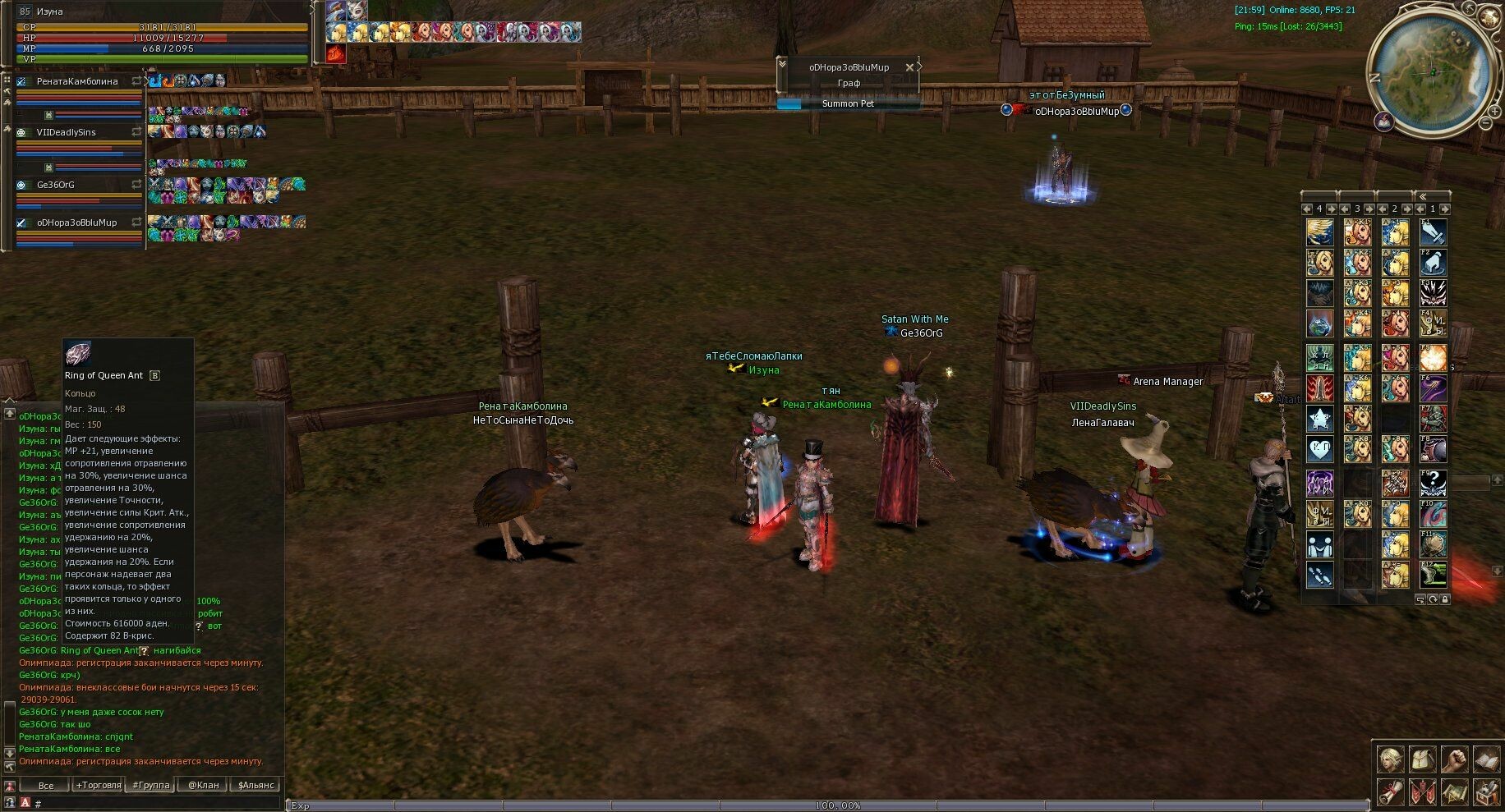Open the character status portrait menu icon

click(1391, 759)
